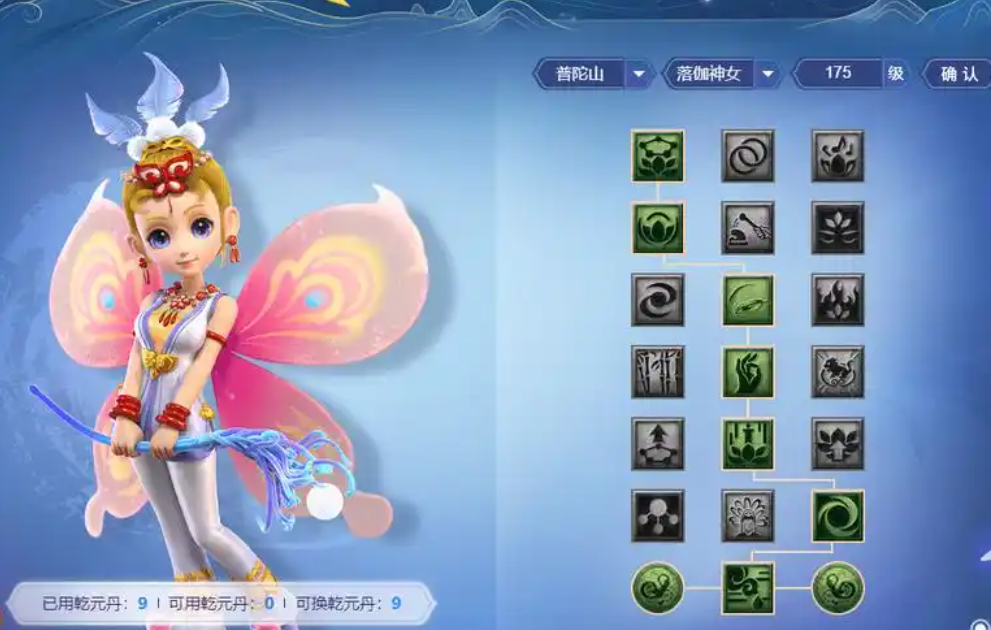Pick the three flames skill node
The width and height of the screenshot is (991, 630).
837,300
